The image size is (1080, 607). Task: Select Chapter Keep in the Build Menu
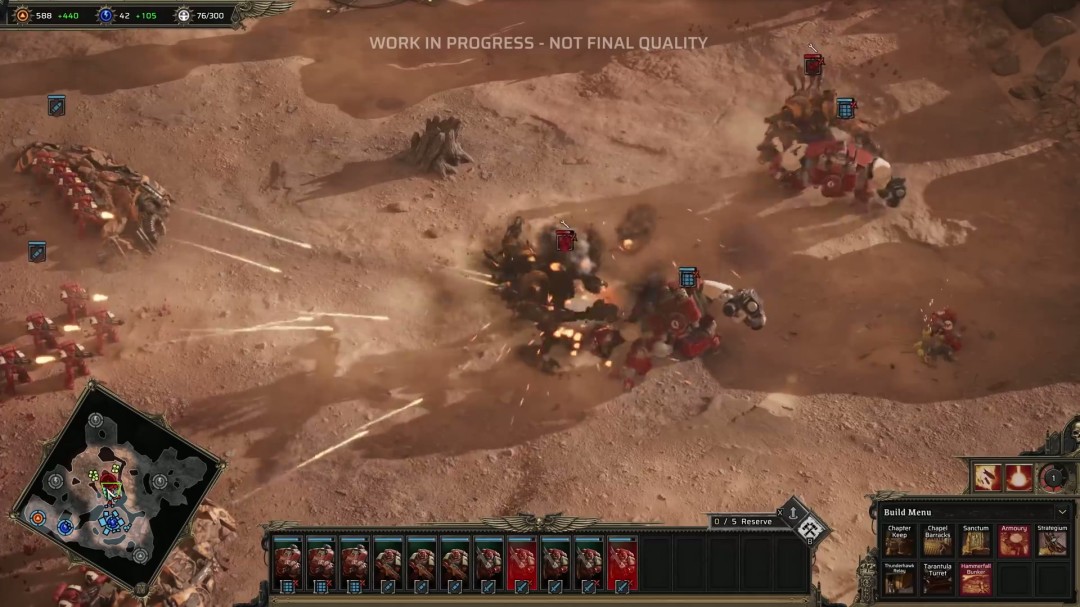pos(899,541)
